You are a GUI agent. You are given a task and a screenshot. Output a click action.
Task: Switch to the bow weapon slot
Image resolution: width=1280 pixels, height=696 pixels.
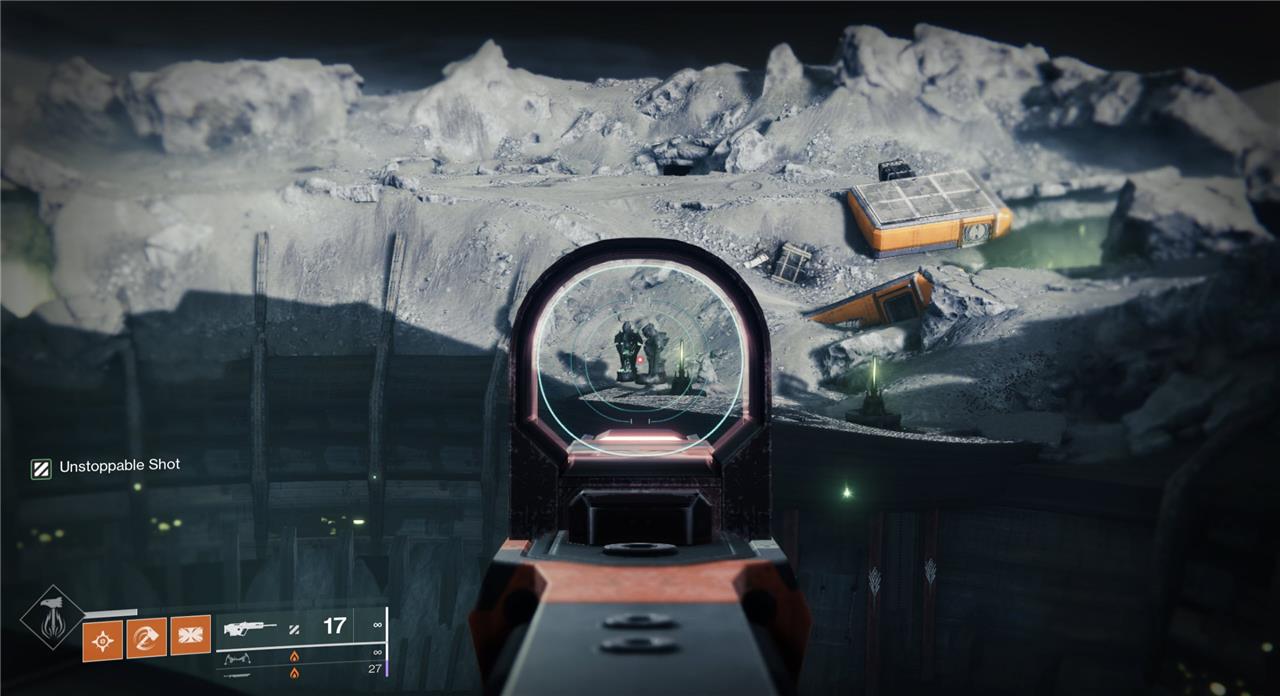pos(239,658)
